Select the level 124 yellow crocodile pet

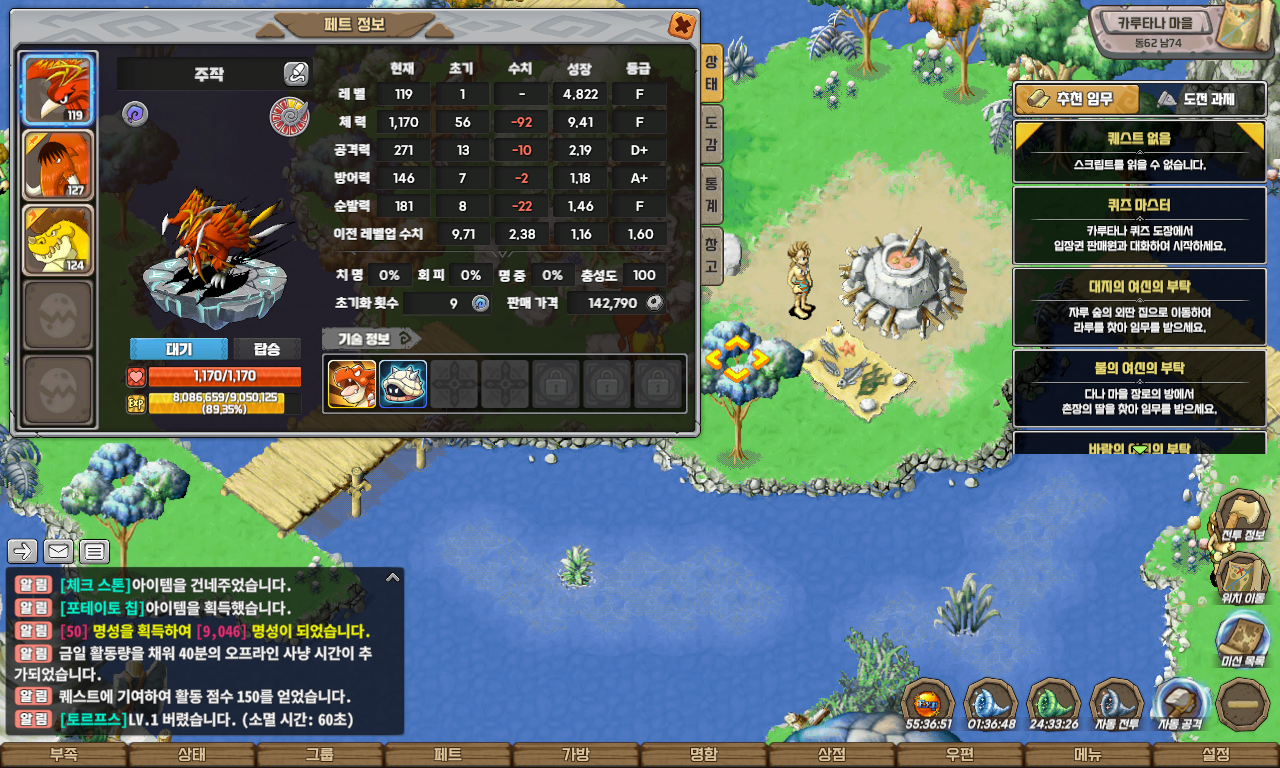[x=58, y=240]
